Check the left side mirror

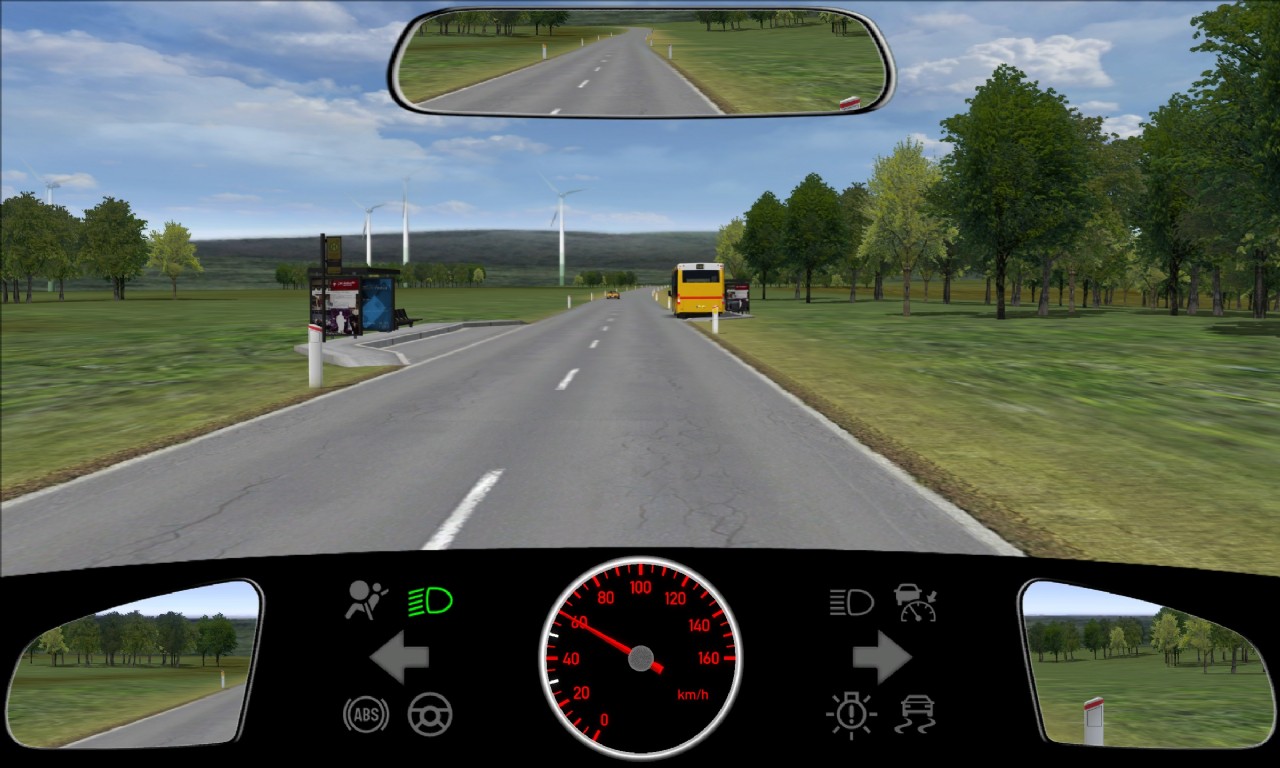click(133, 665)
